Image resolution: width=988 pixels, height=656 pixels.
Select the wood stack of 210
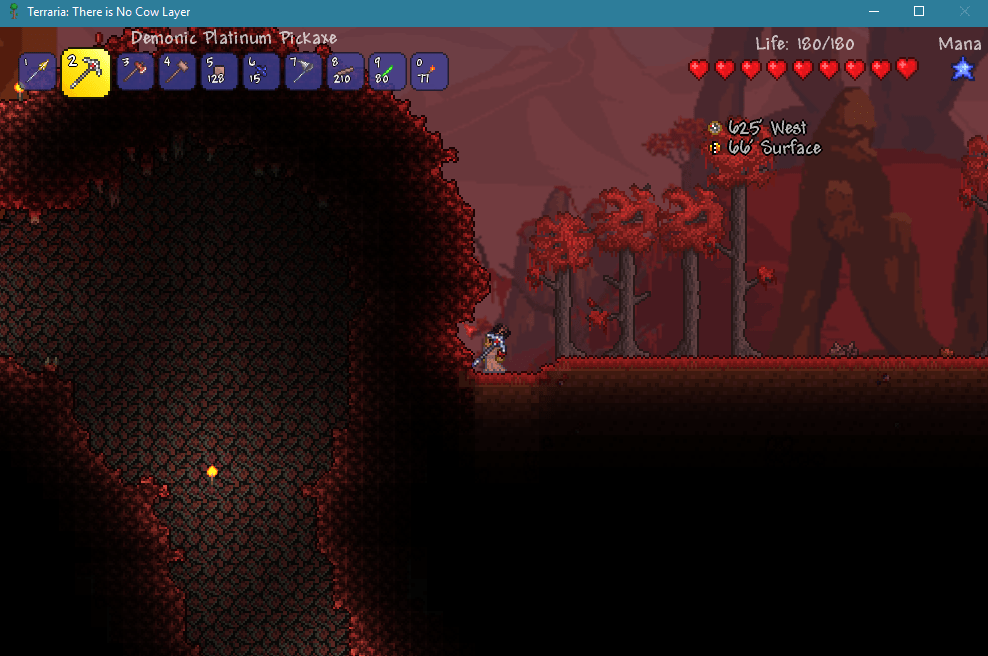click(x=345, y=72)
